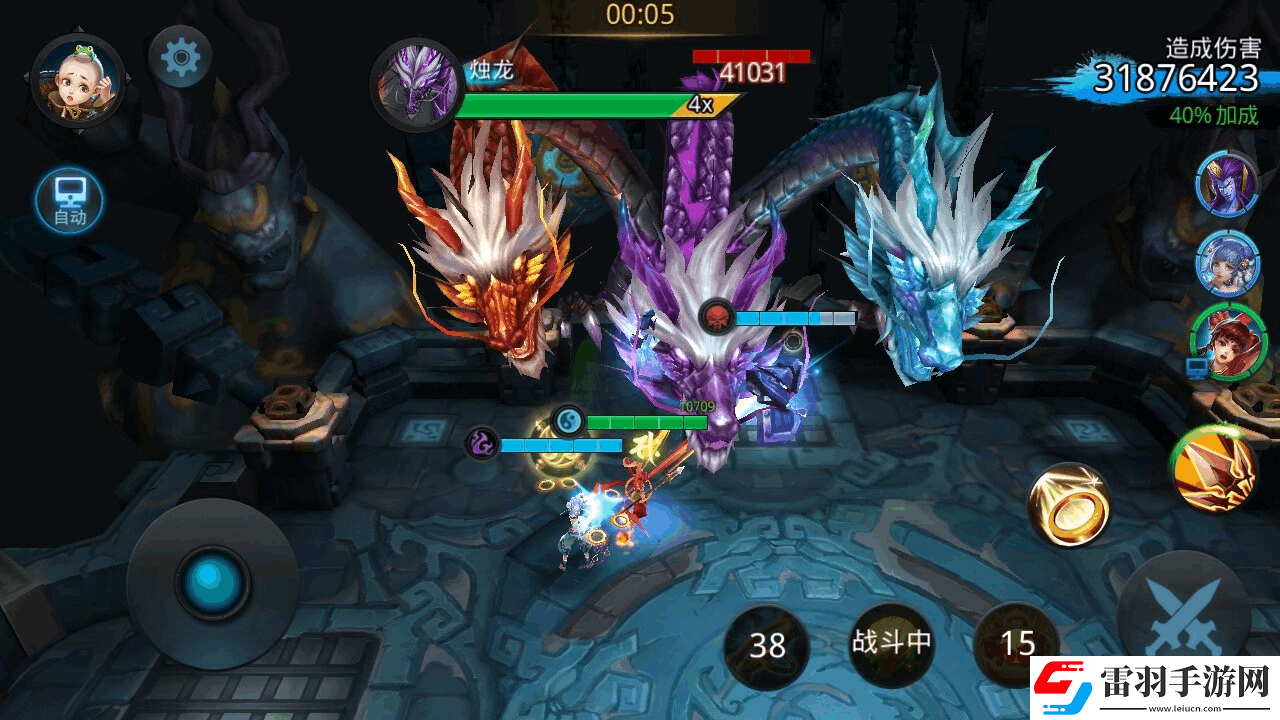The width and height of the screenshot is (1280, 720).
Task: Tap the skill on 15 cooldown
Action: [1016, 644]
